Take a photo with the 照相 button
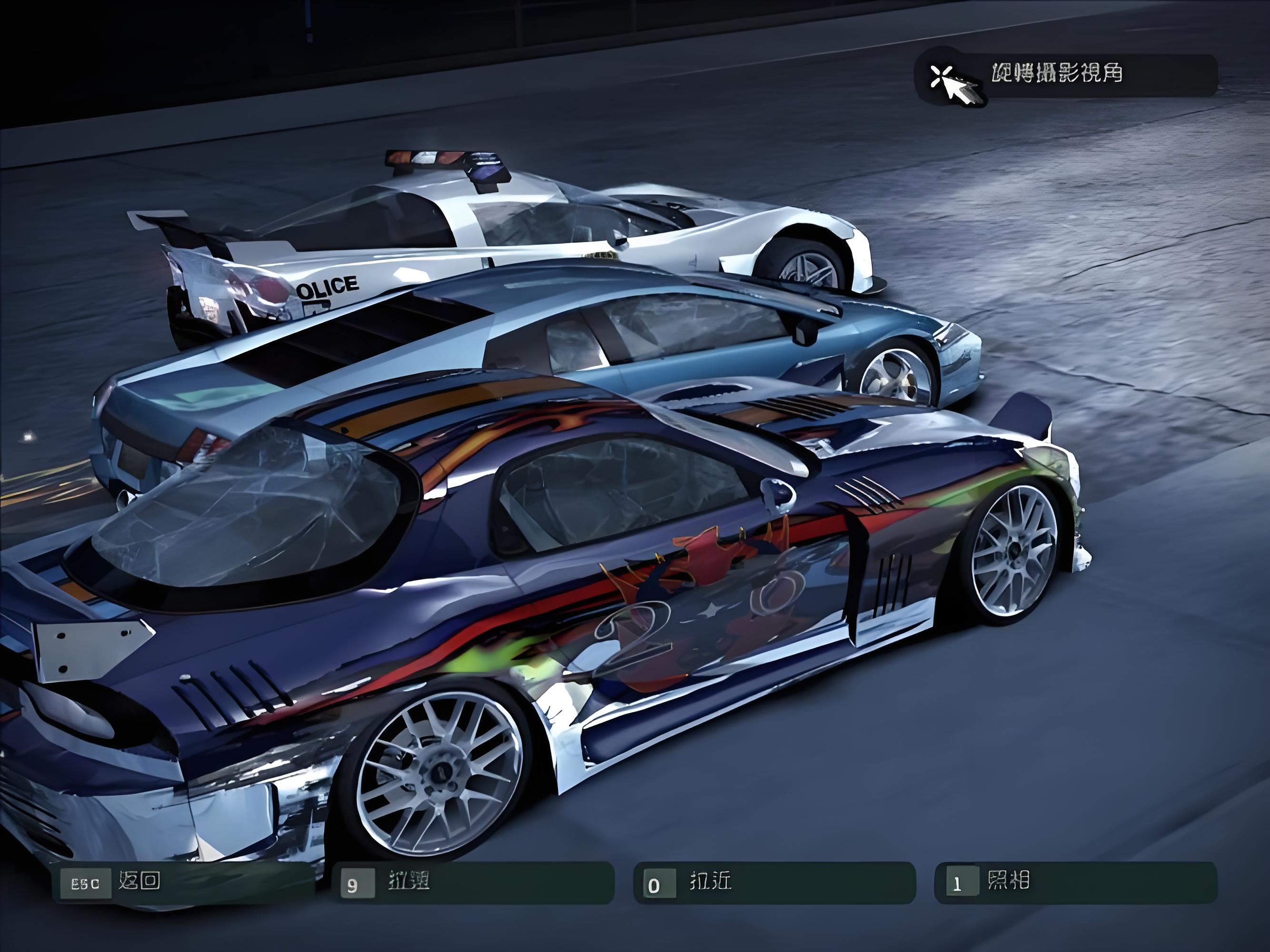1270x952 pixels. click(1075, 883)
